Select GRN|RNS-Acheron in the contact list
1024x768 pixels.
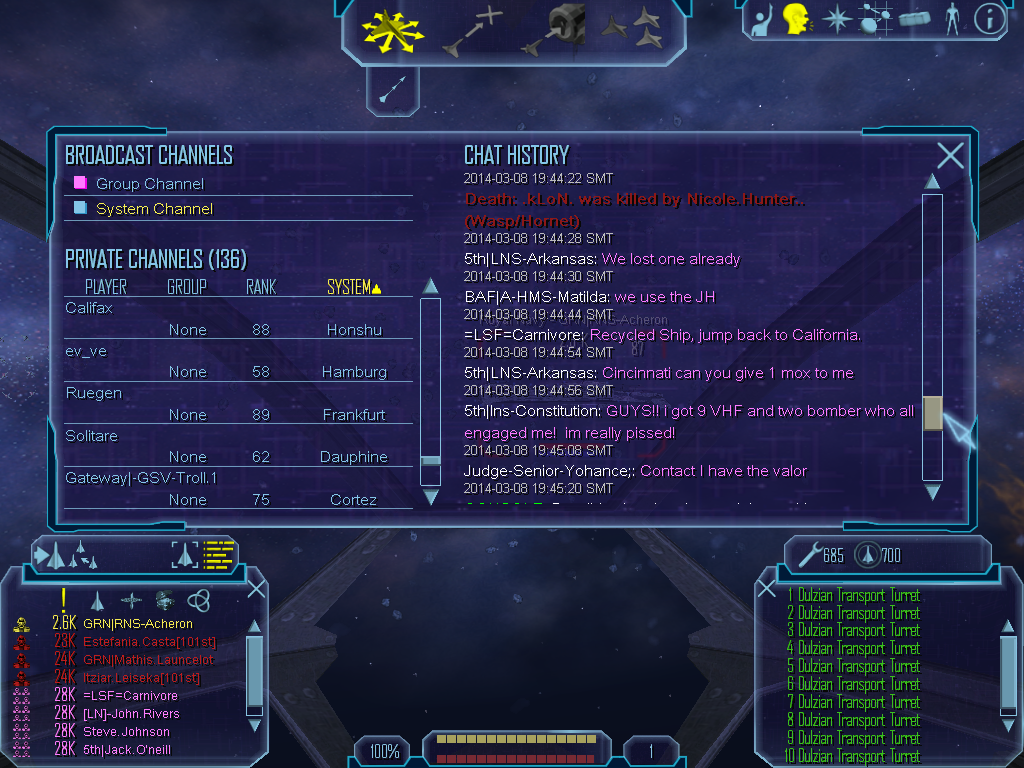(x=138, y=624)
